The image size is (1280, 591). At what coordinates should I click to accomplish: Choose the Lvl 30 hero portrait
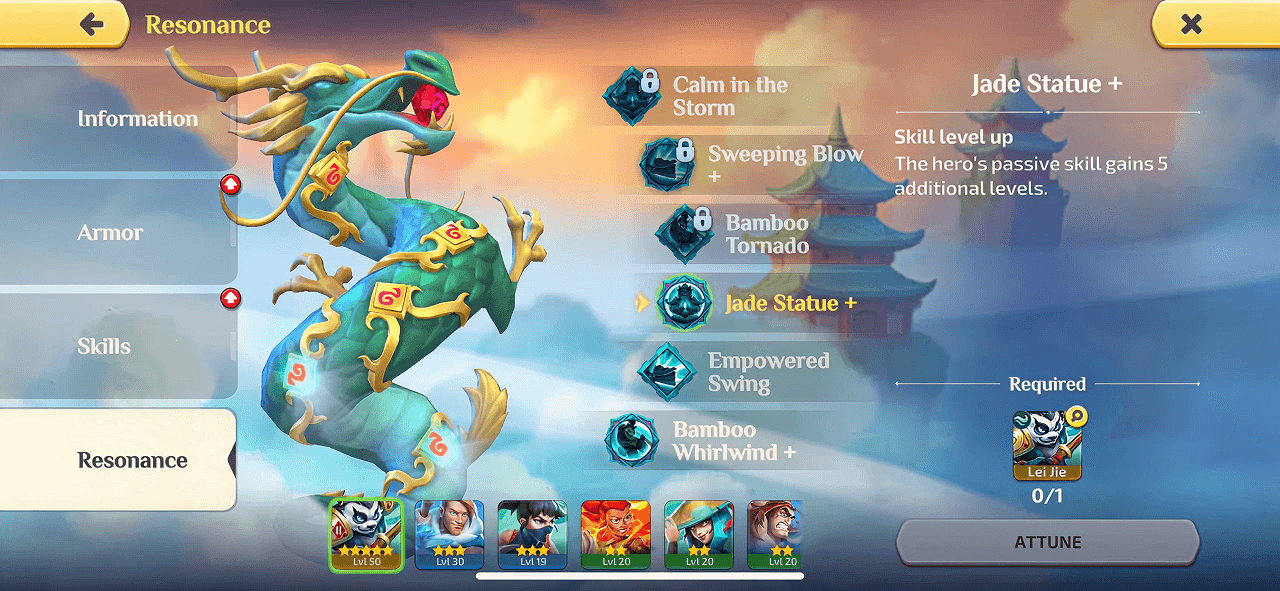coord(450,535)
